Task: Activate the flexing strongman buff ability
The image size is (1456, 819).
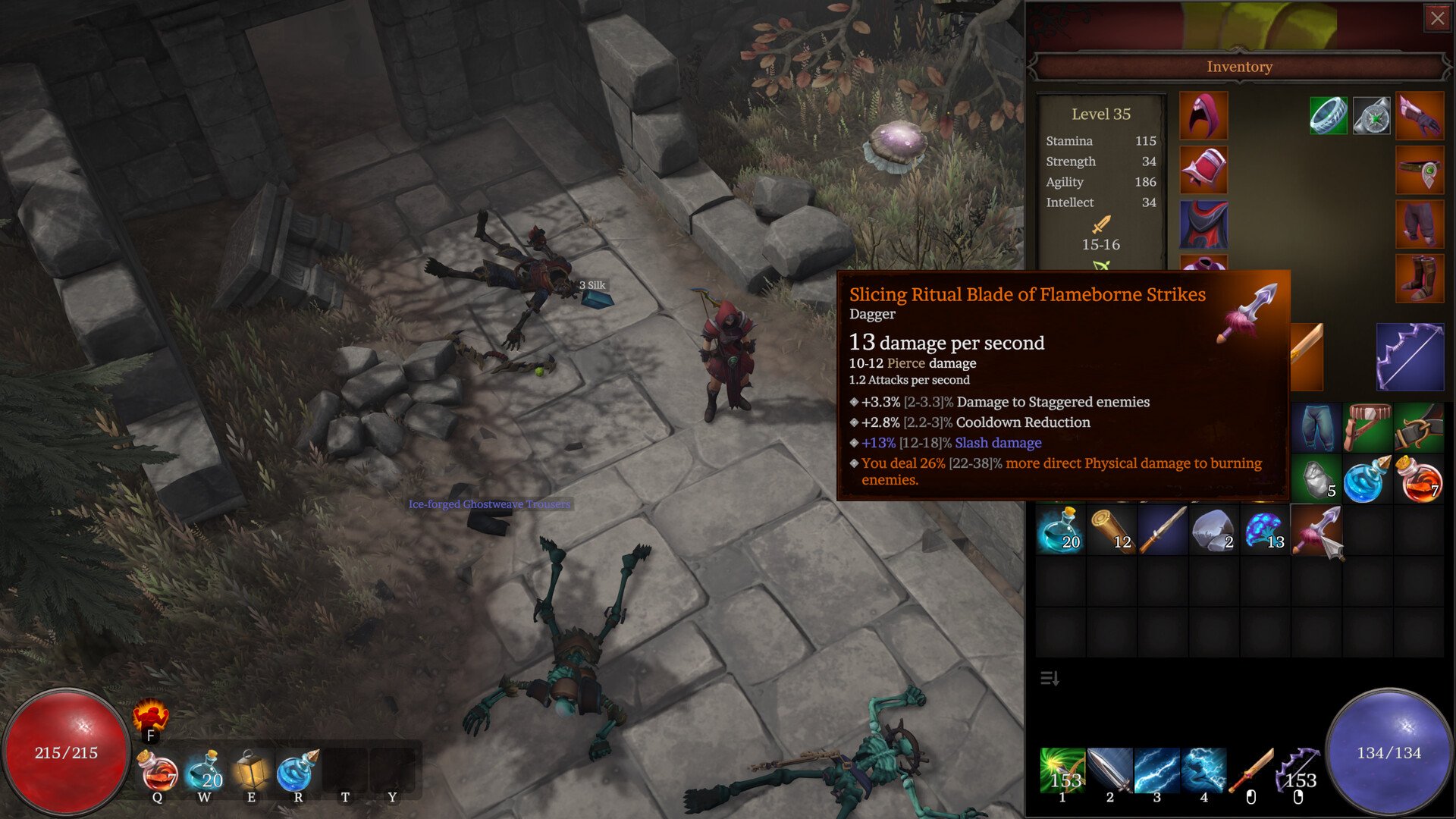Action: click(150, 715)
